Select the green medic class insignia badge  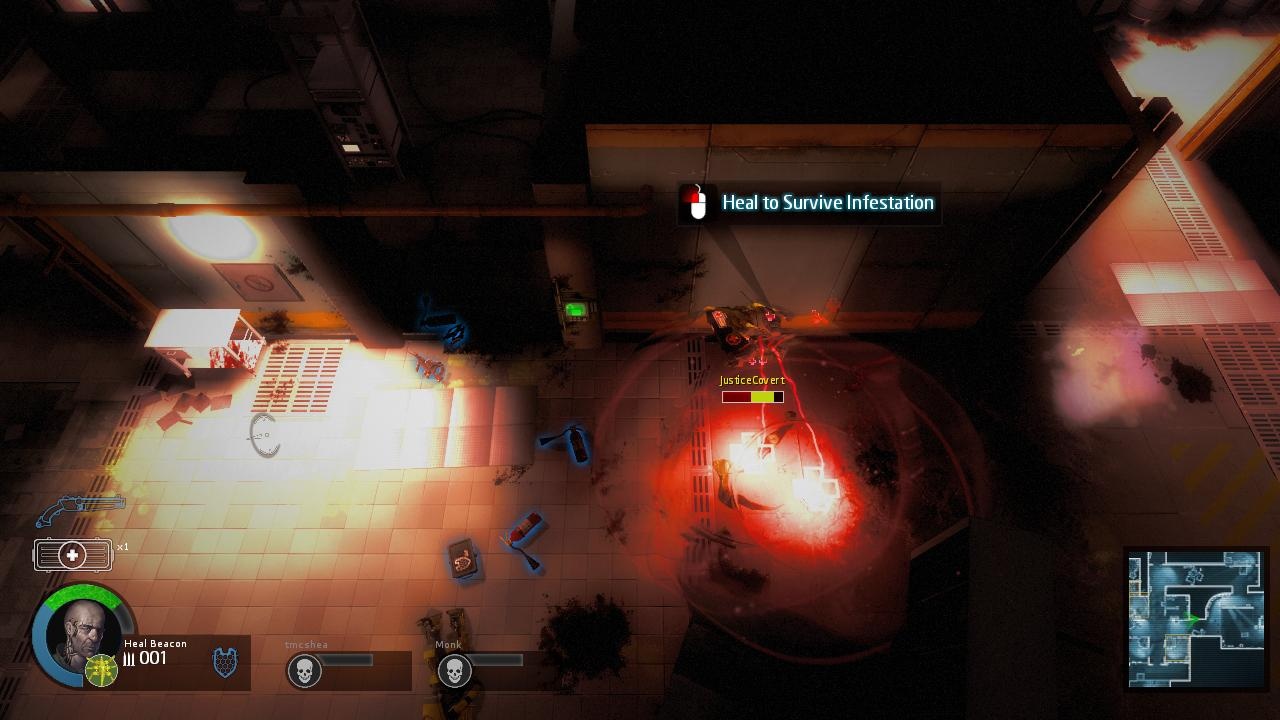101,667
